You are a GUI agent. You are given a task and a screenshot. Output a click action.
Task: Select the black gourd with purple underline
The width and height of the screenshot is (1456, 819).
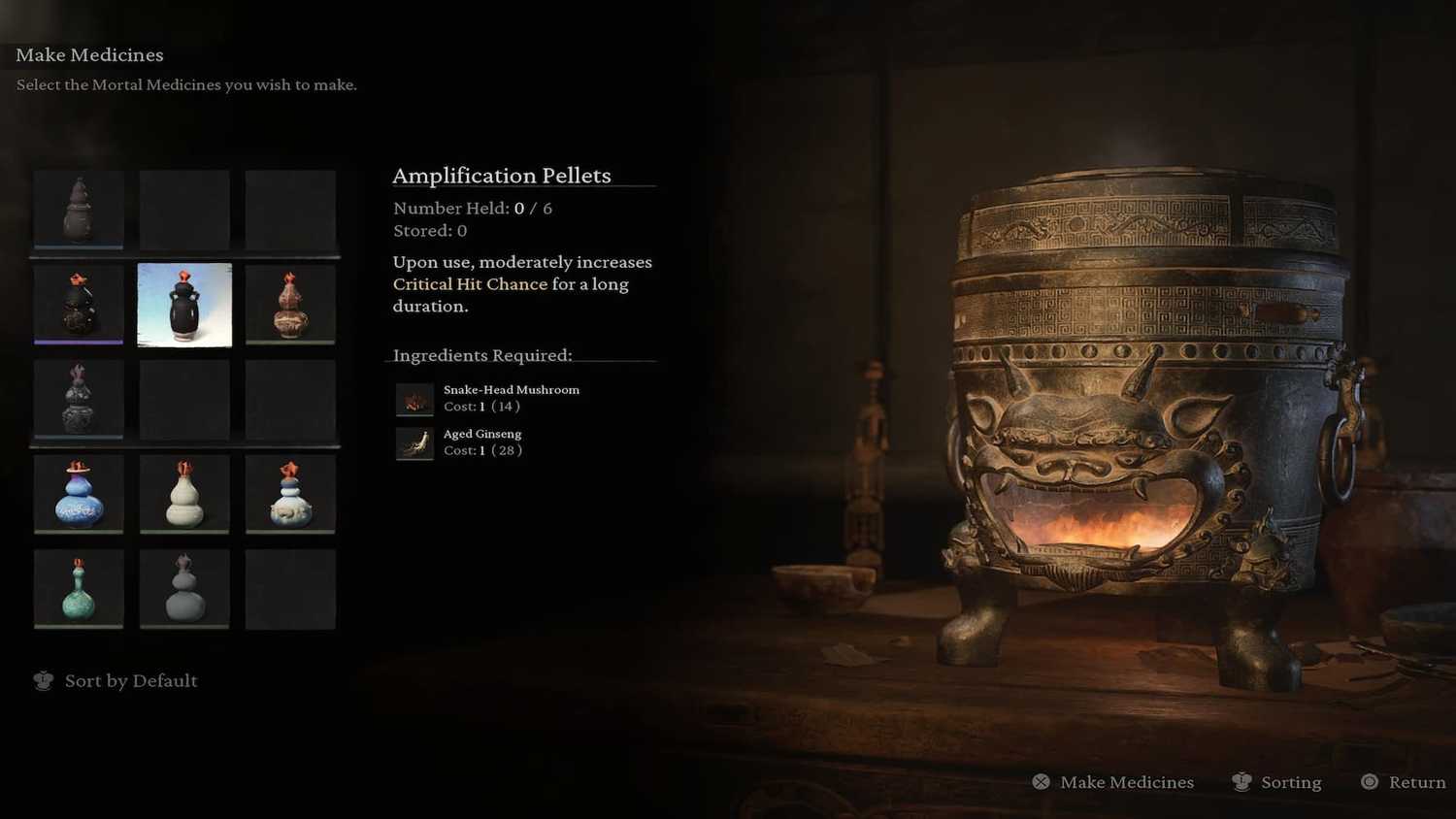click(79, 304)
